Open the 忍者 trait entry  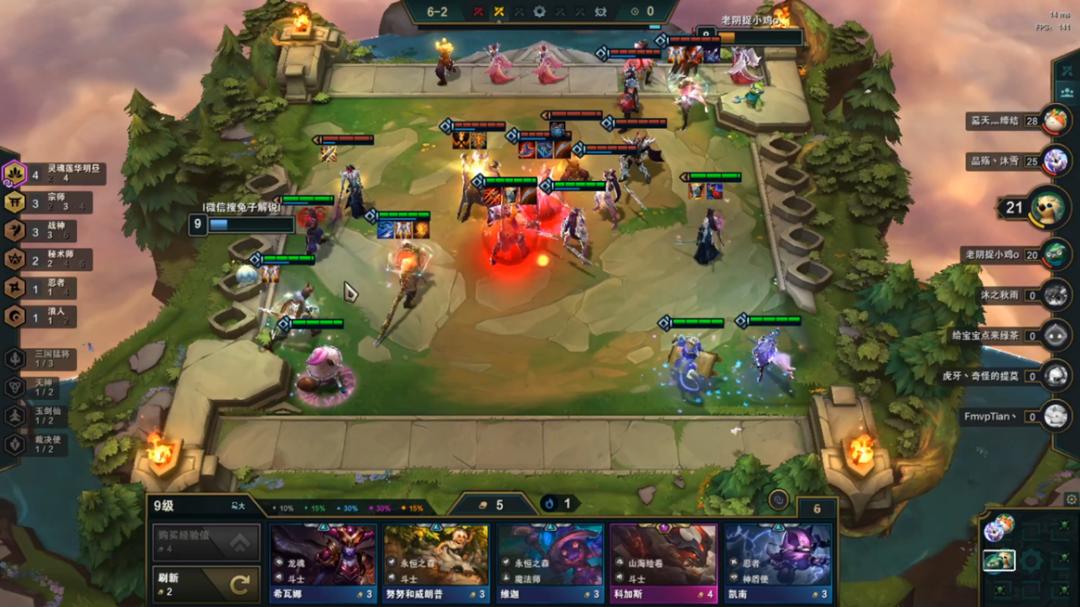[56, 288]
